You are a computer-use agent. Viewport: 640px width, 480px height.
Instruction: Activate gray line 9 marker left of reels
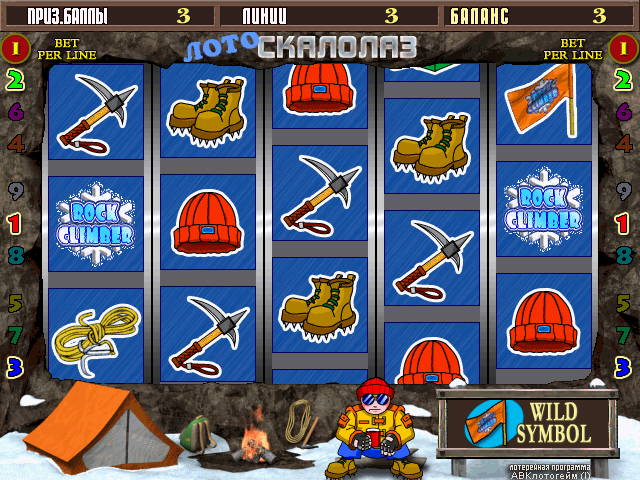pos(15,191)
